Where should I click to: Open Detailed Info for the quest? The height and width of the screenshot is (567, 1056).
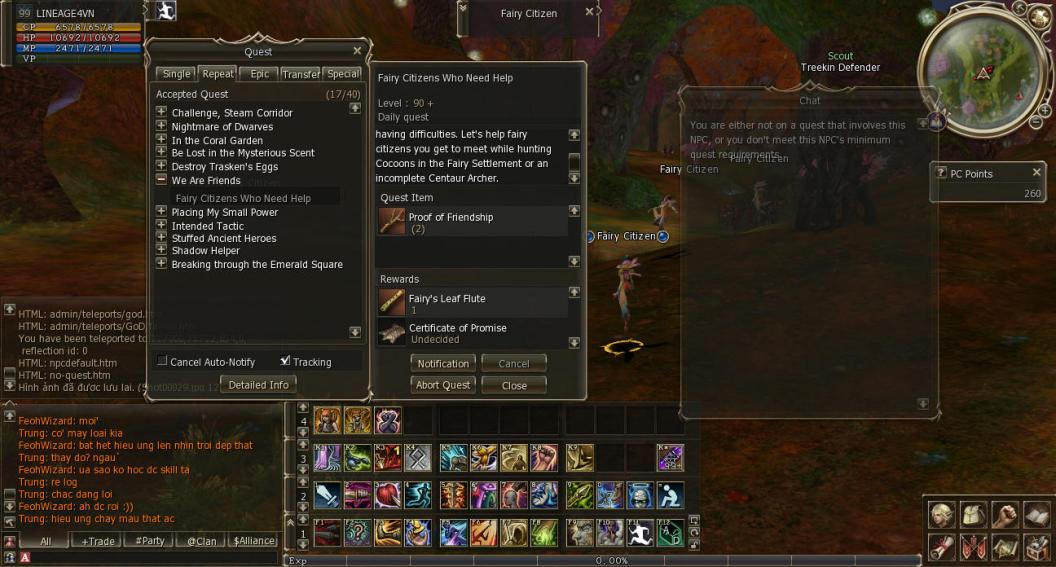point(258,385)
